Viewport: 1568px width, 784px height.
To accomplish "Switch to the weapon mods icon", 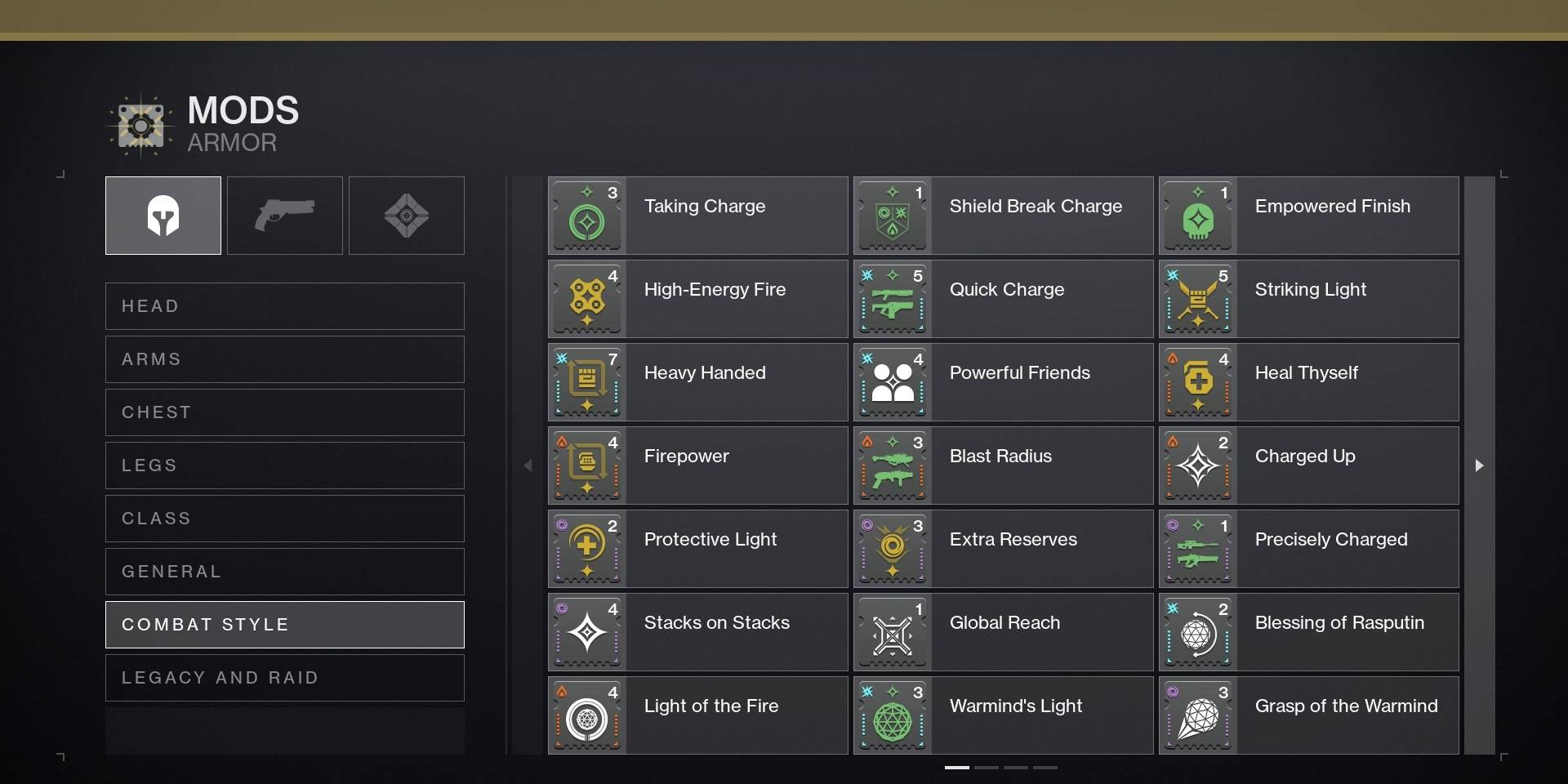I will (284, 215).
